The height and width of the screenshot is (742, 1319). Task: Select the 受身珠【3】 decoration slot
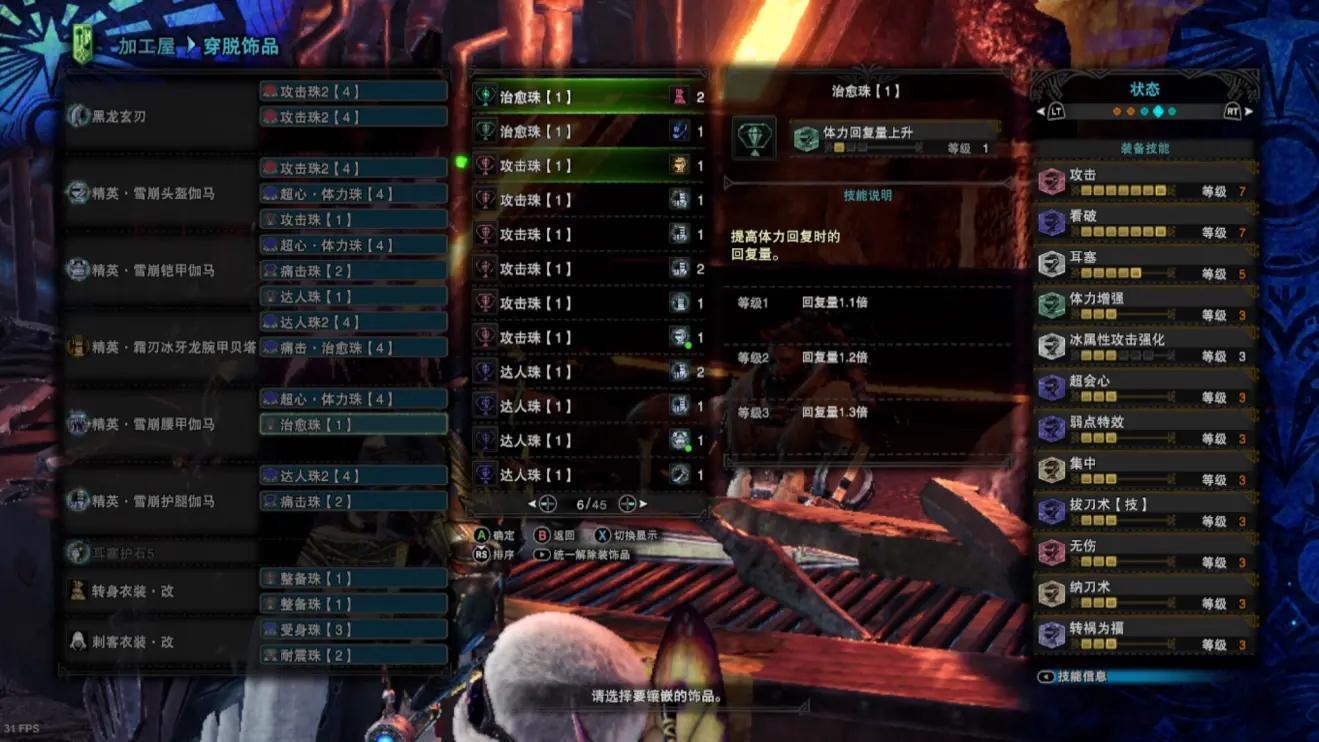coord(353,629)
